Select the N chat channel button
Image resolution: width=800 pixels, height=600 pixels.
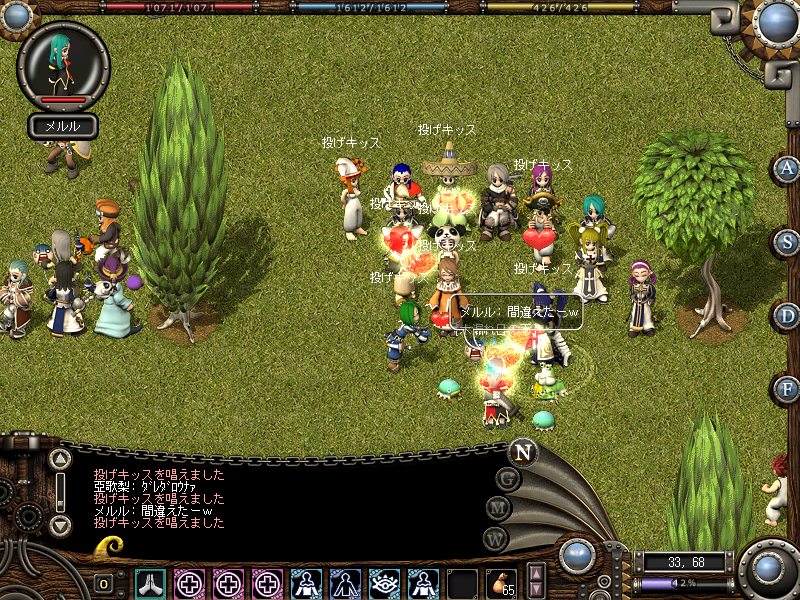coord(522,451)
